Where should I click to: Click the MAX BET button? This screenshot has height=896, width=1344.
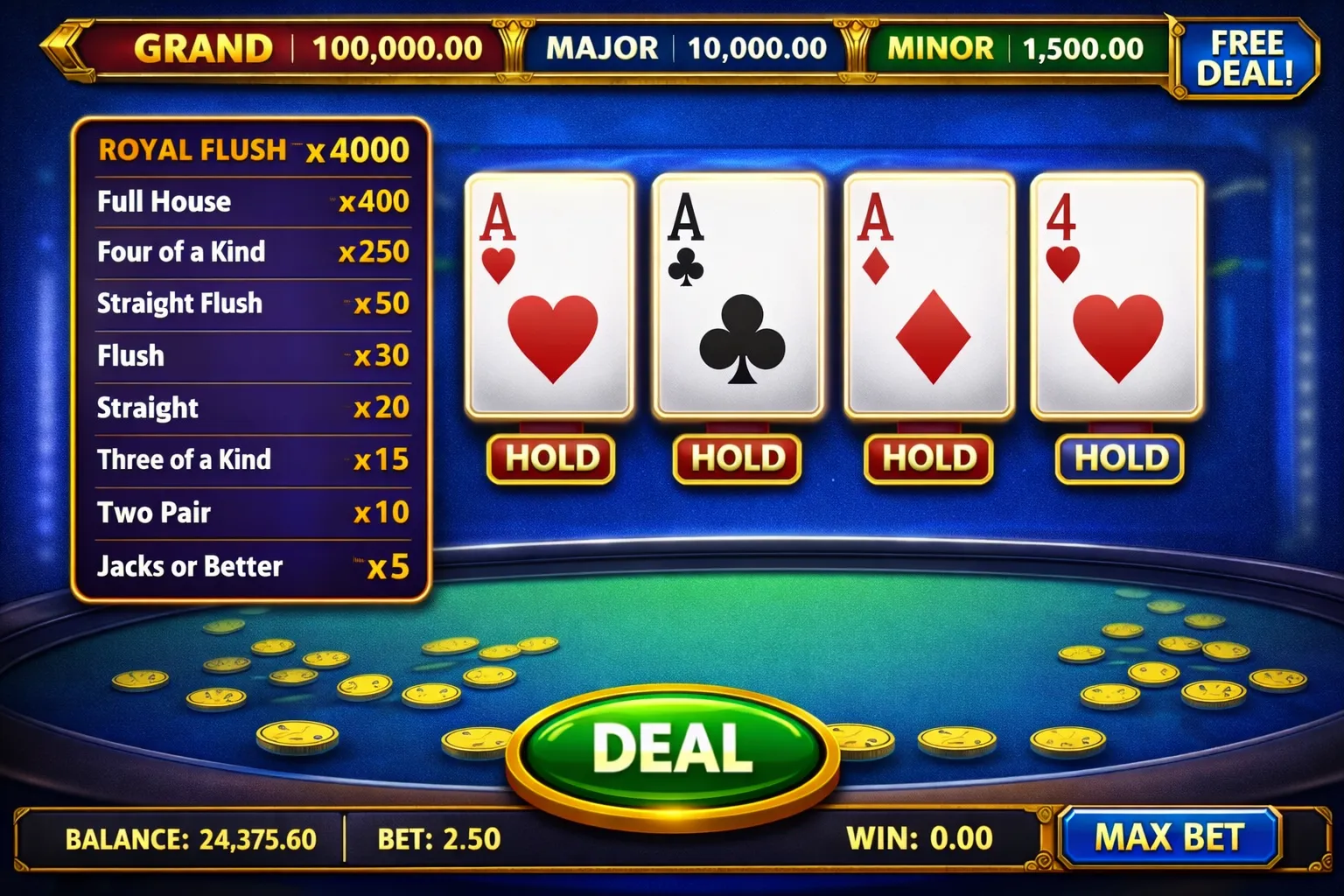1169,835
